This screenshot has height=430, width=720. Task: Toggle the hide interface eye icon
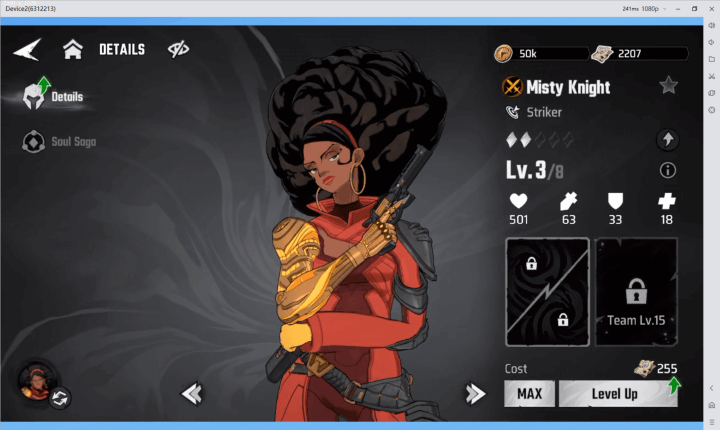click(x=180, y=49)
